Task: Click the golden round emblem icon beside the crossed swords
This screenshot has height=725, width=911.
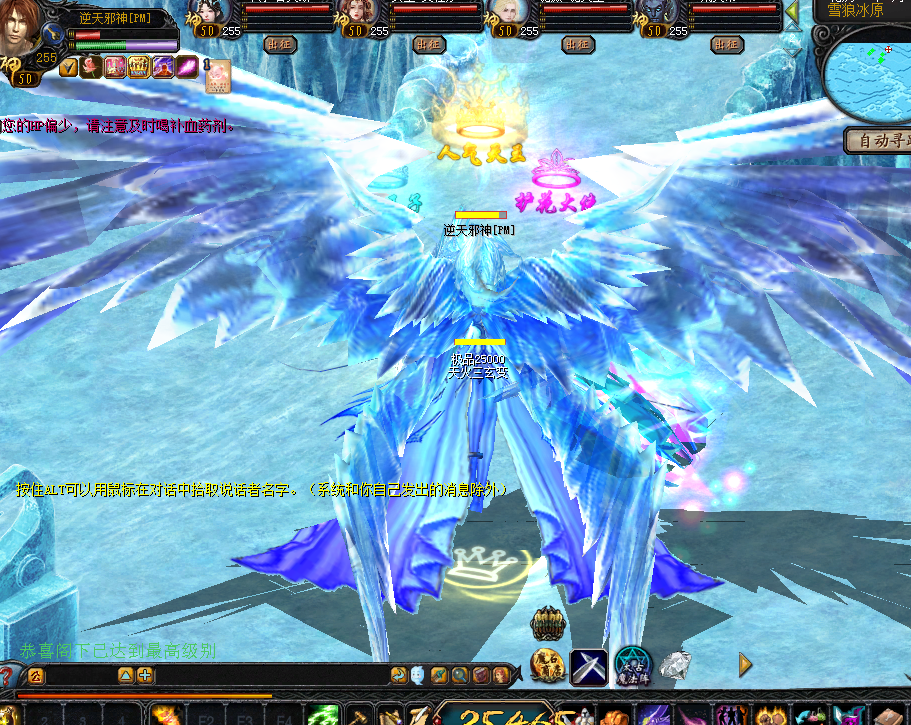Action: tap(547, 666)
